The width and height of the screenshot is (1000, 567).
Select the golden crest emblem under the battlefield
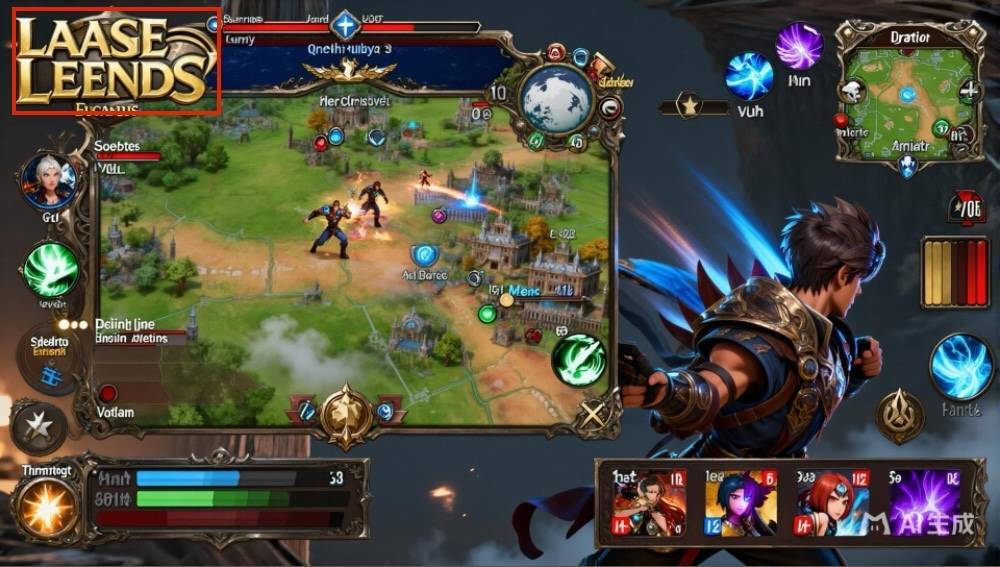(346, 410)
